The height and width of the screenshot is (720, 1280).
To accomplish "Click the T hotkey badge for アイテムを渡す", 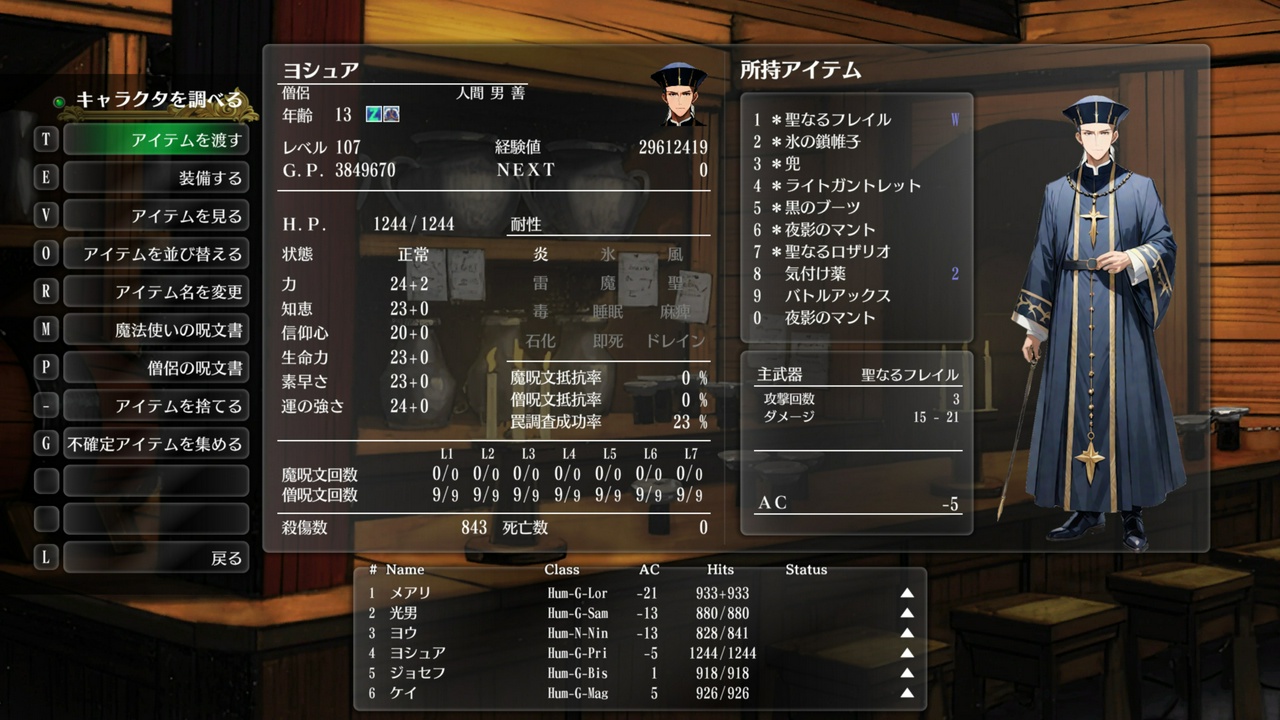I will 44,138.
